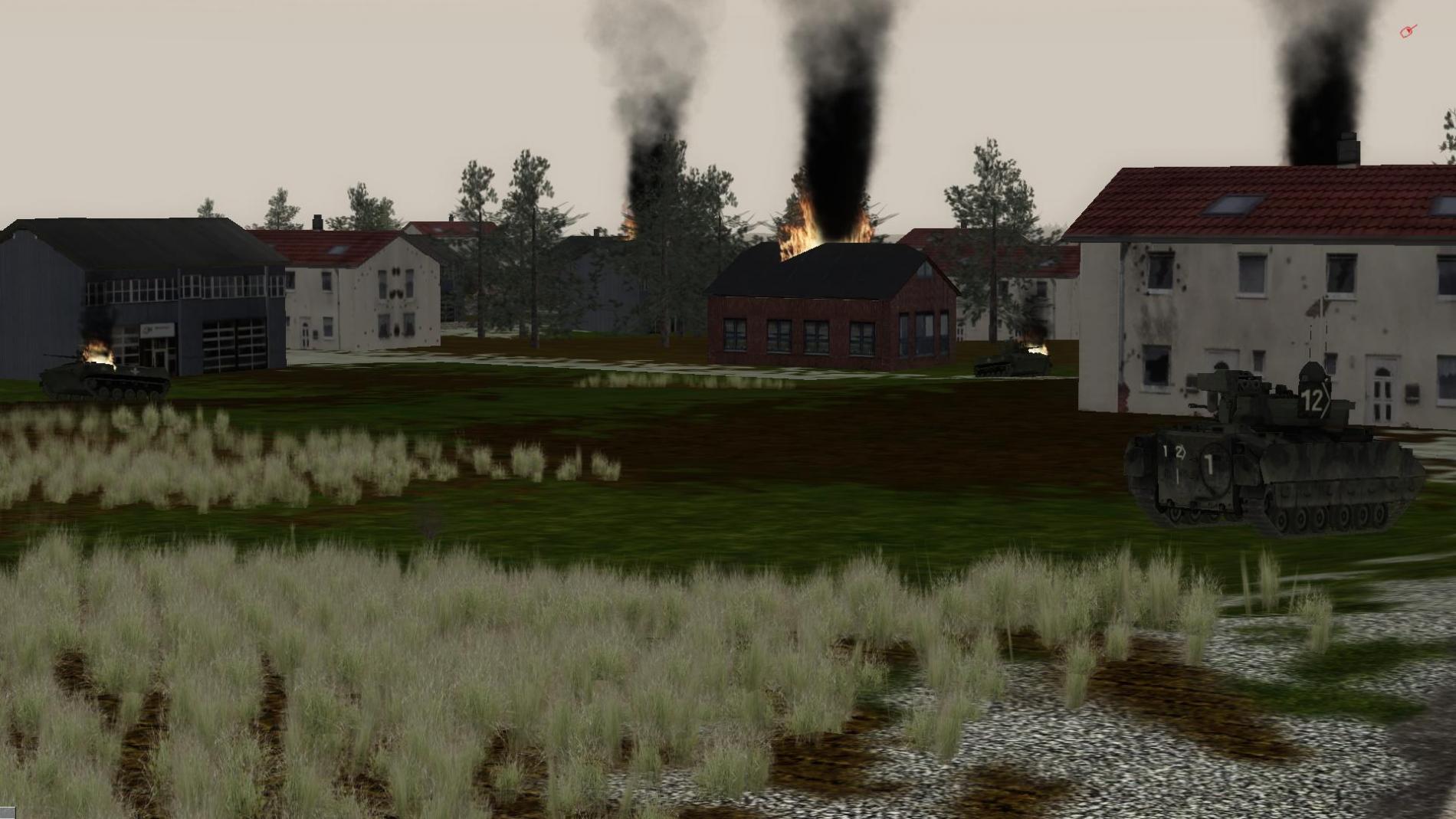Click the red mouse indicator icon
1456x819 pixels.
point(1408,31)
